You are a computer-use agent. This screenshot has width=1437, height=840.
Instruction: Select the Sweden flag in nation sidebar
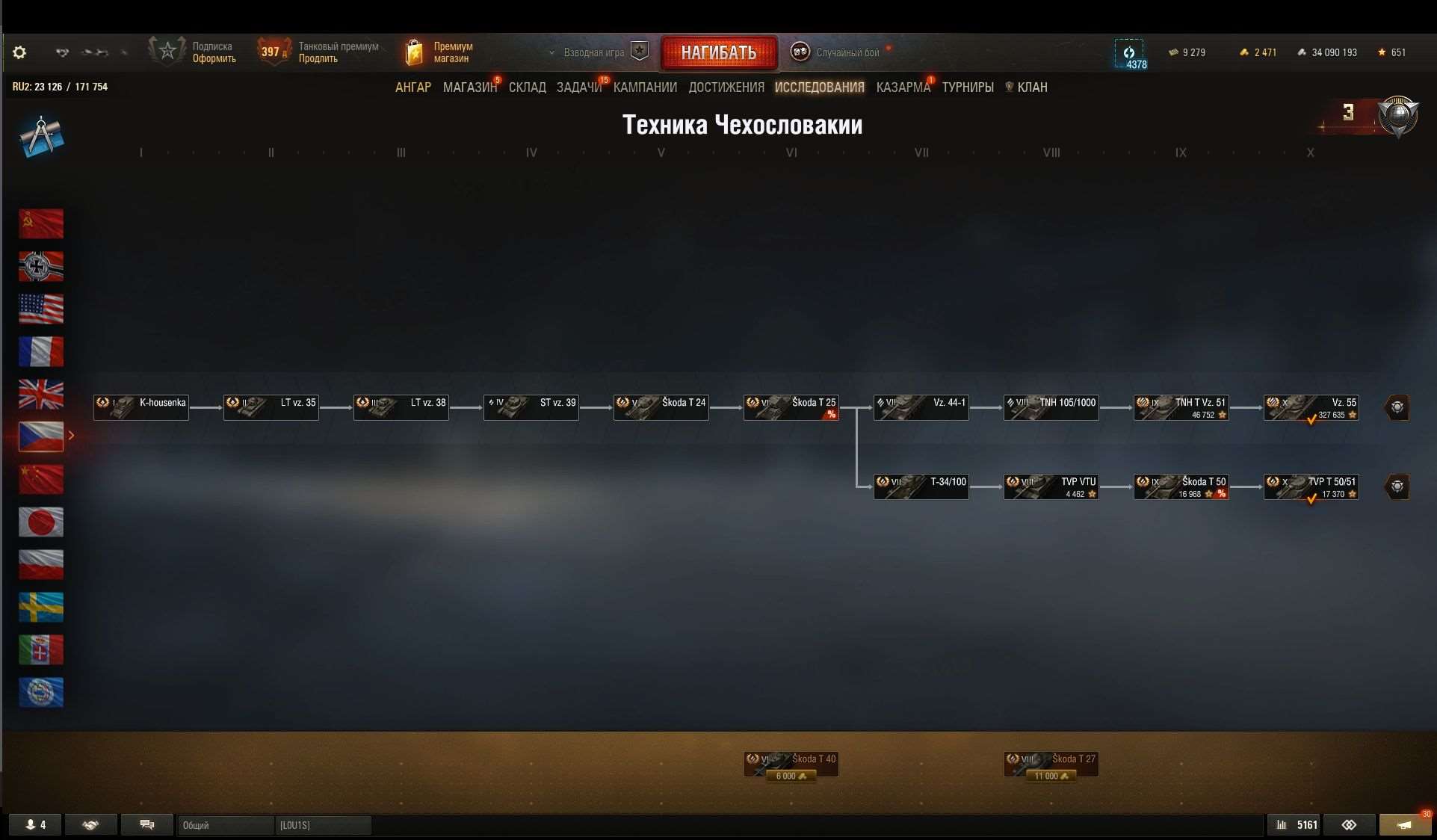(41, 608)
